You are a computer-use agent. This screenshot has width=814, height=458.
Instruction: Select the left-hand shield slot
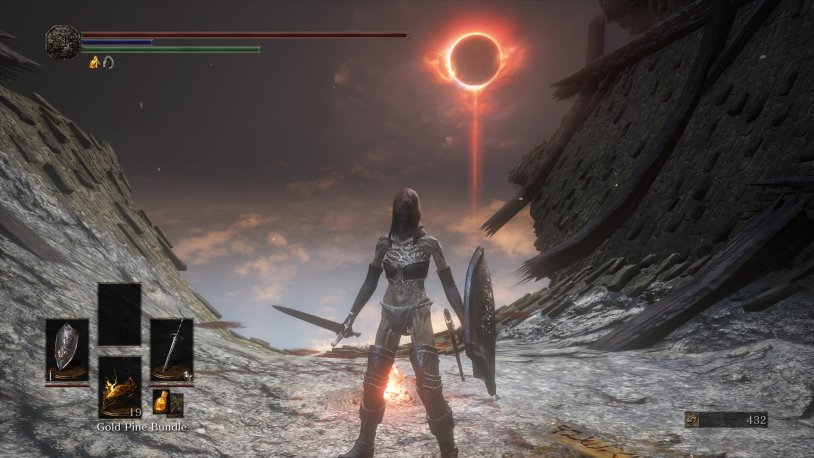pyautogui.click(x=67, y=350)
